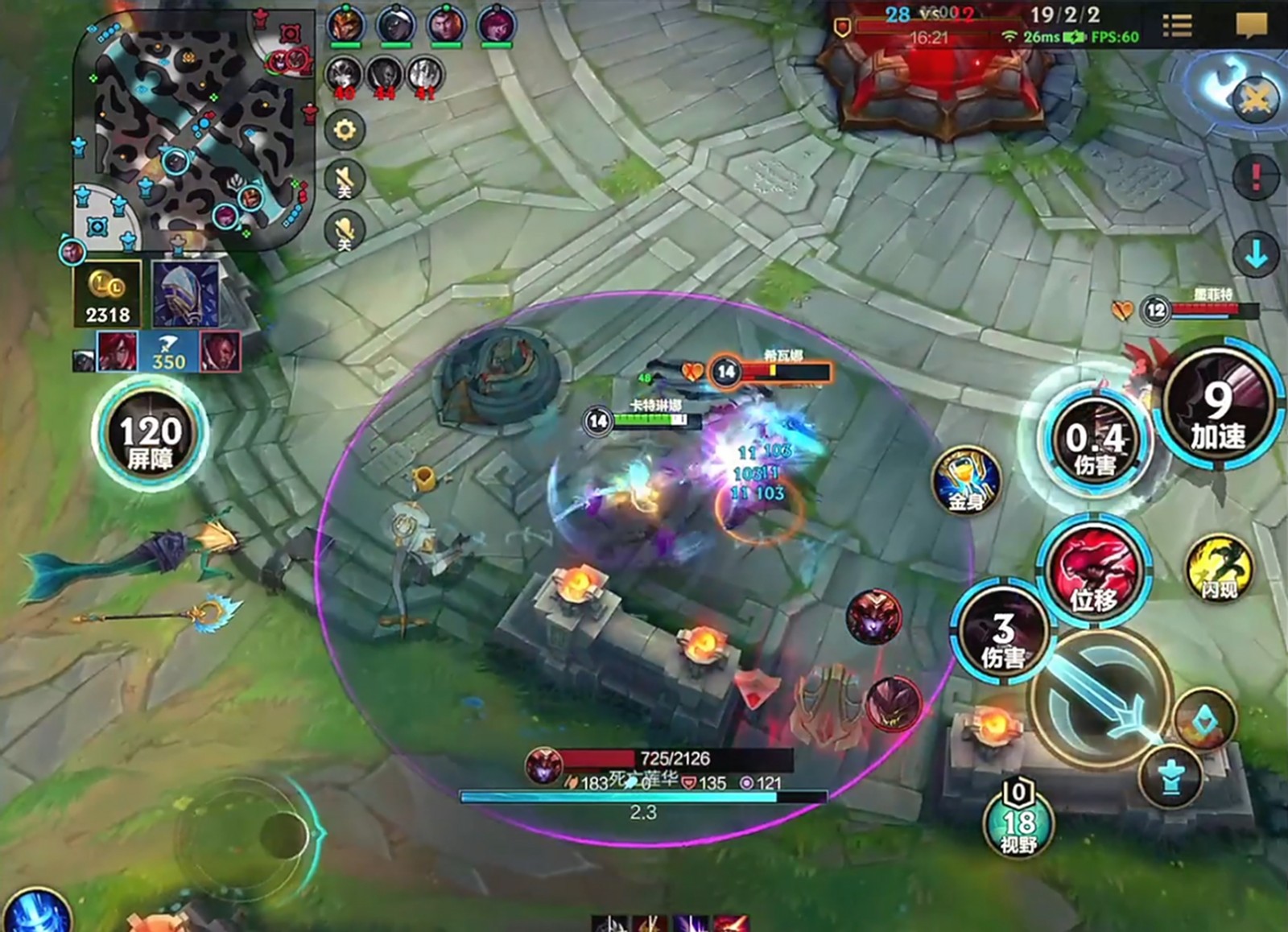Viewport: 1288px width, 932px height.
Task: Open the scoreboard list icon
Action: pyautogui.click(x=1177, y=26)
